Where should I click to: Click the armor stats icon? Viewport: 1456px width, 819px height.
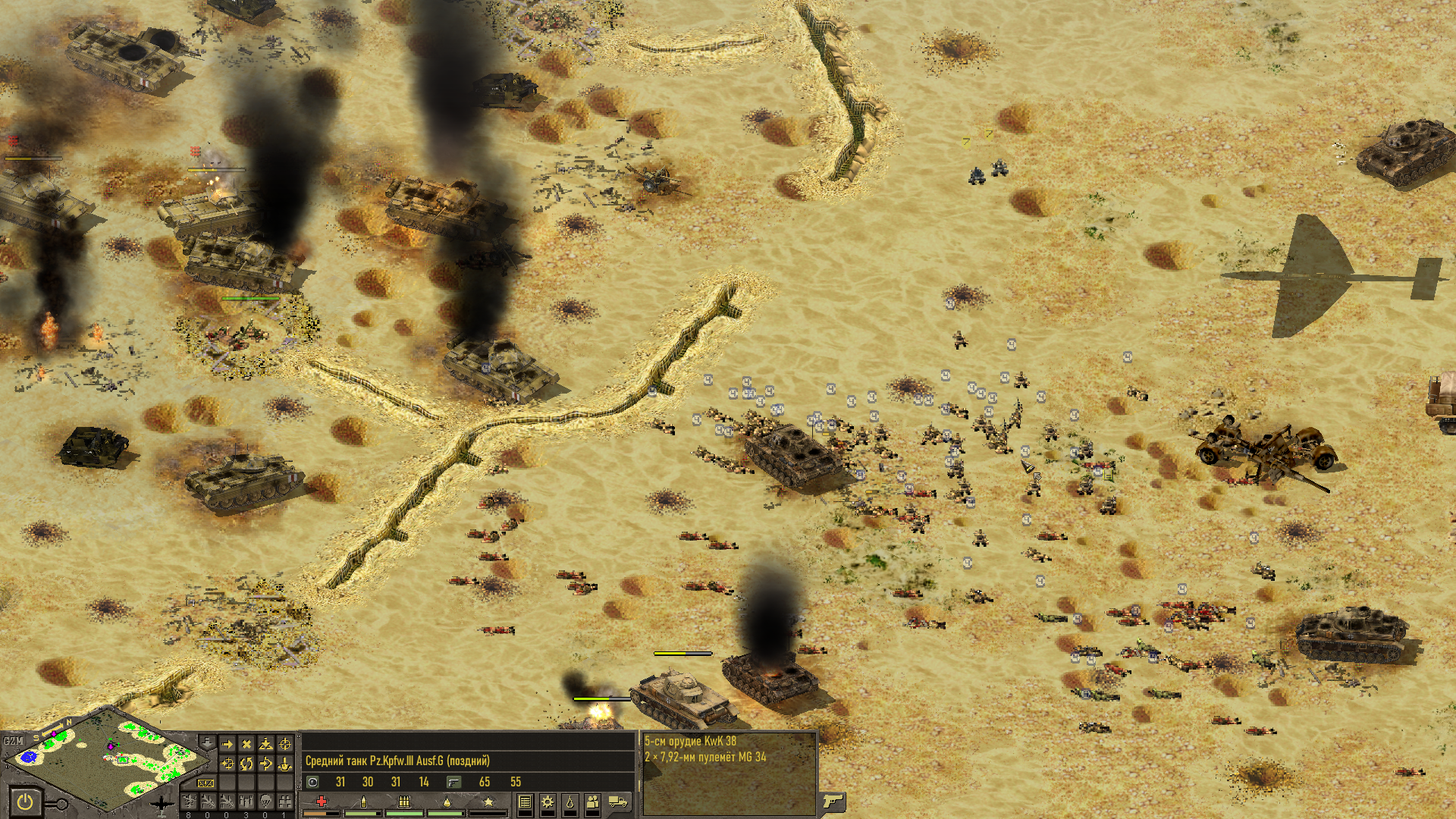pyautogui.click(x=312, y=782)
